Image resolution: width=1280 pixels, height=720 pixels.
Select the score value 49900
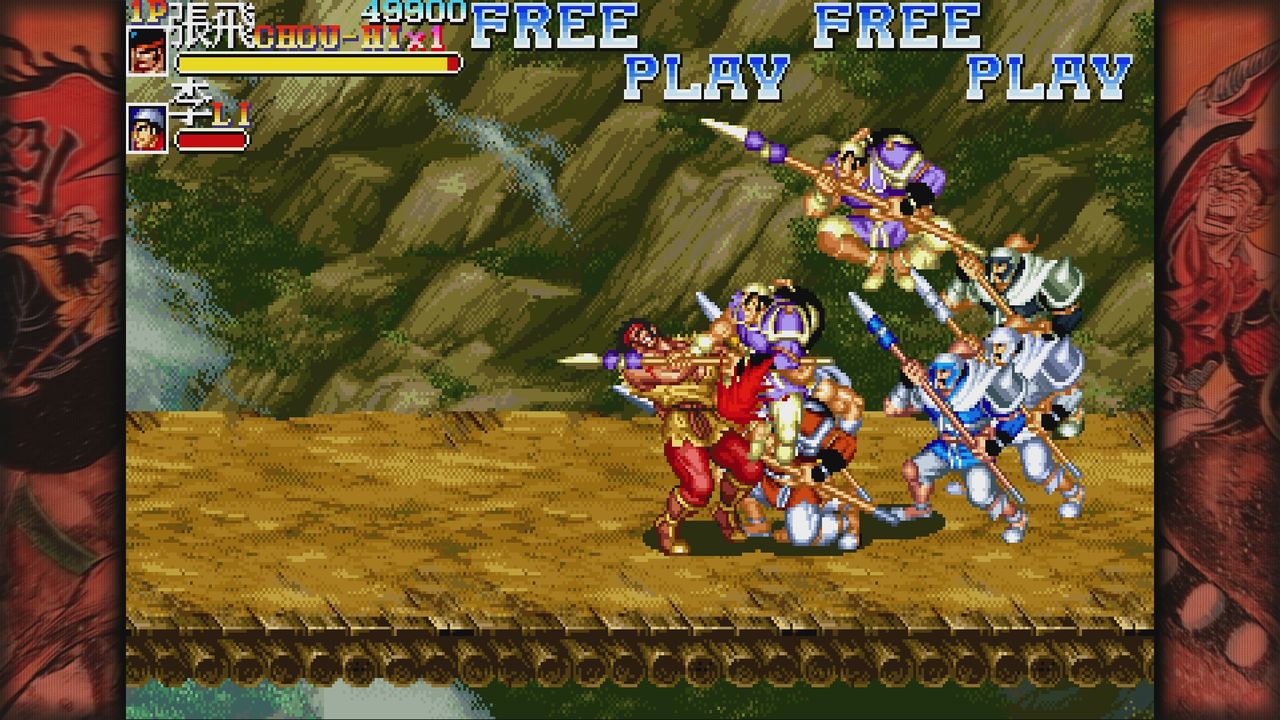coord(415,12)
